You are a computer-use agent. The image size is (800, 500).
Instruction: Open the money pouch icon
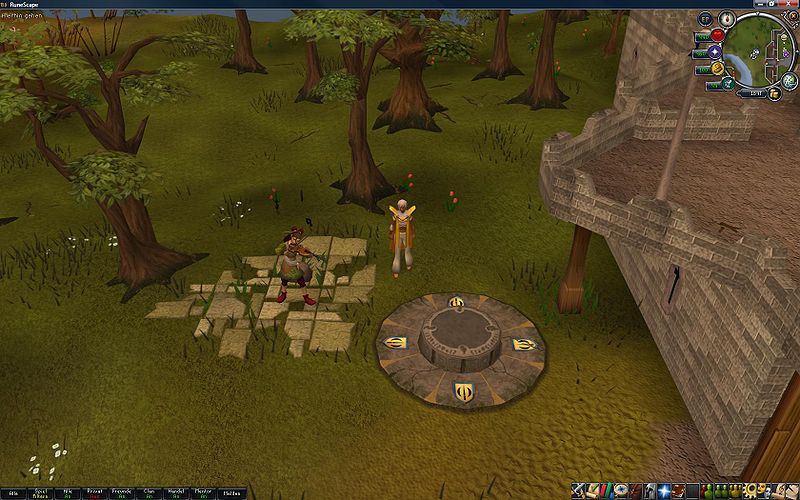[776, 93]
